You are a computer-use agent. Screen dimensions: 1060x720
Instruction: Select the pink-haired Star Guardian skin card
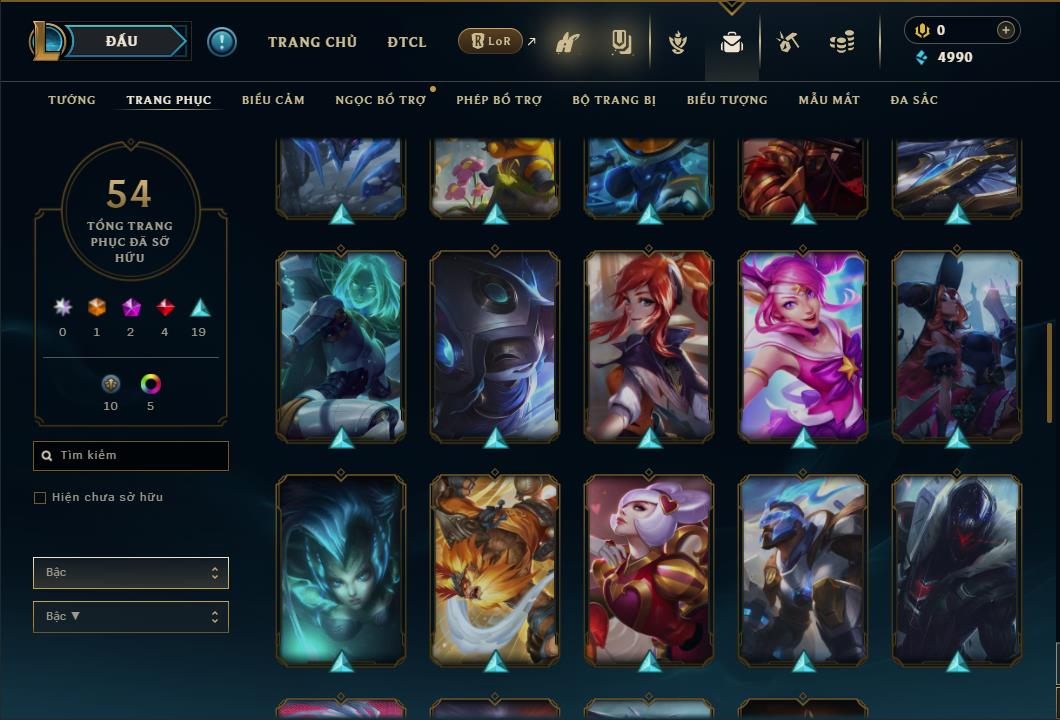coord(803,345)
